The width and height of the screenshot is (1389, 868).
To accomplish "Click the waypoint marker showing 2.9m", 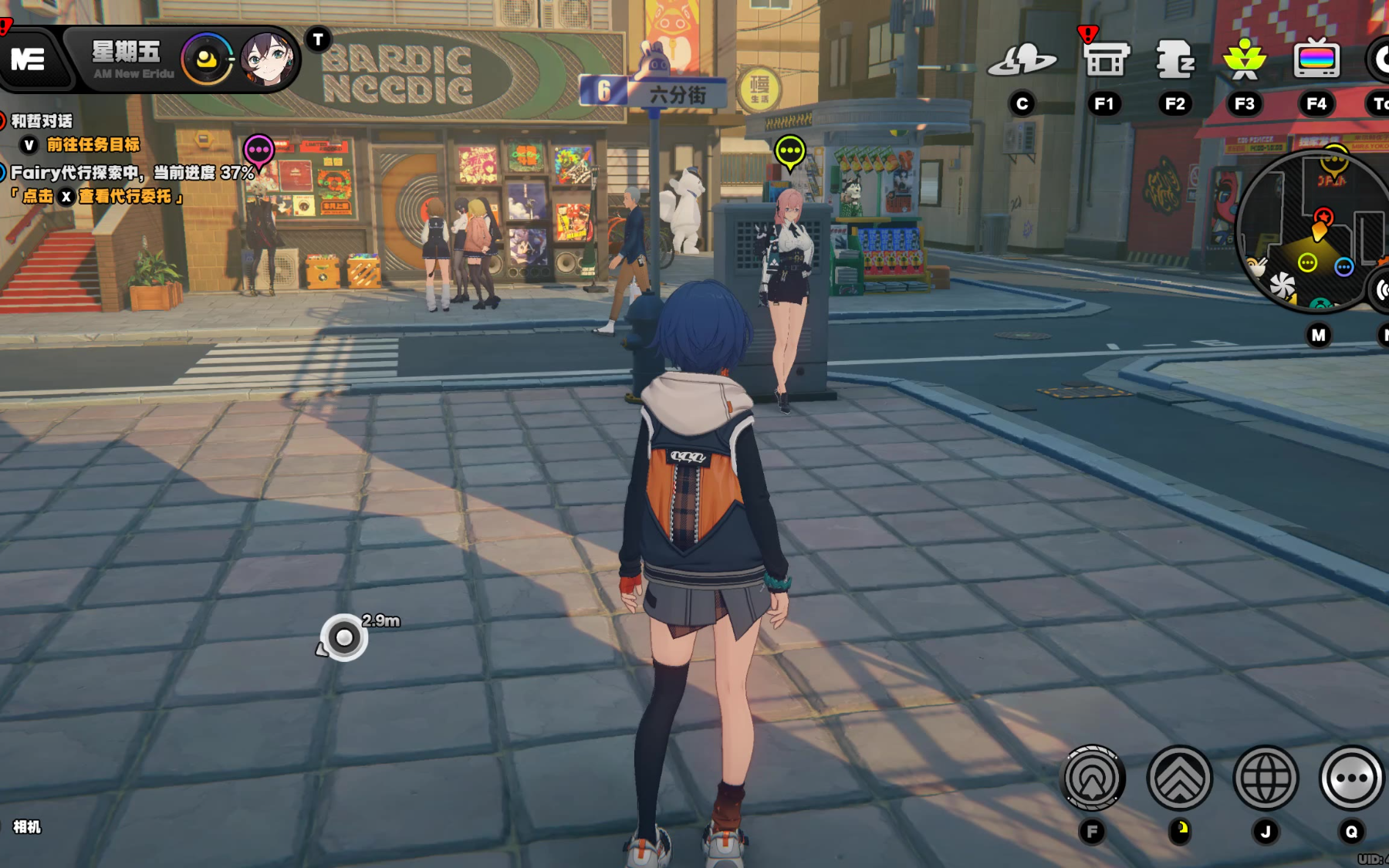I will pyautogui.click(x=344, y=637).
